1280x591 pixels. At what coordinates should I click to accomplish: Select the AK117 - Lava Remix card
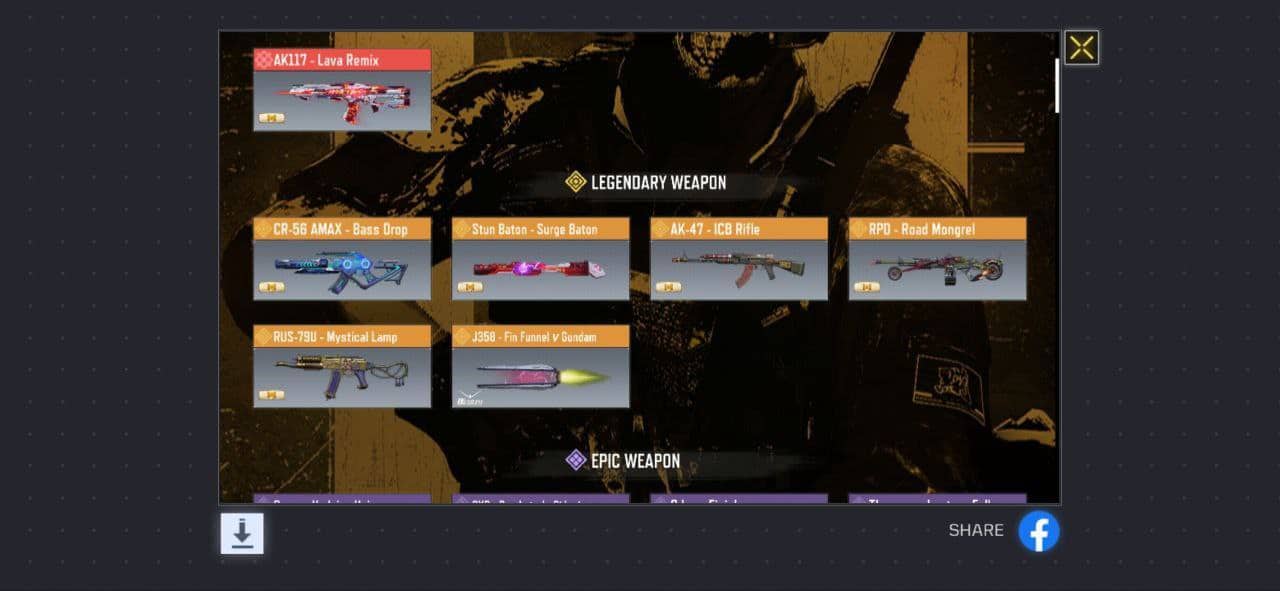pos(342,90)
